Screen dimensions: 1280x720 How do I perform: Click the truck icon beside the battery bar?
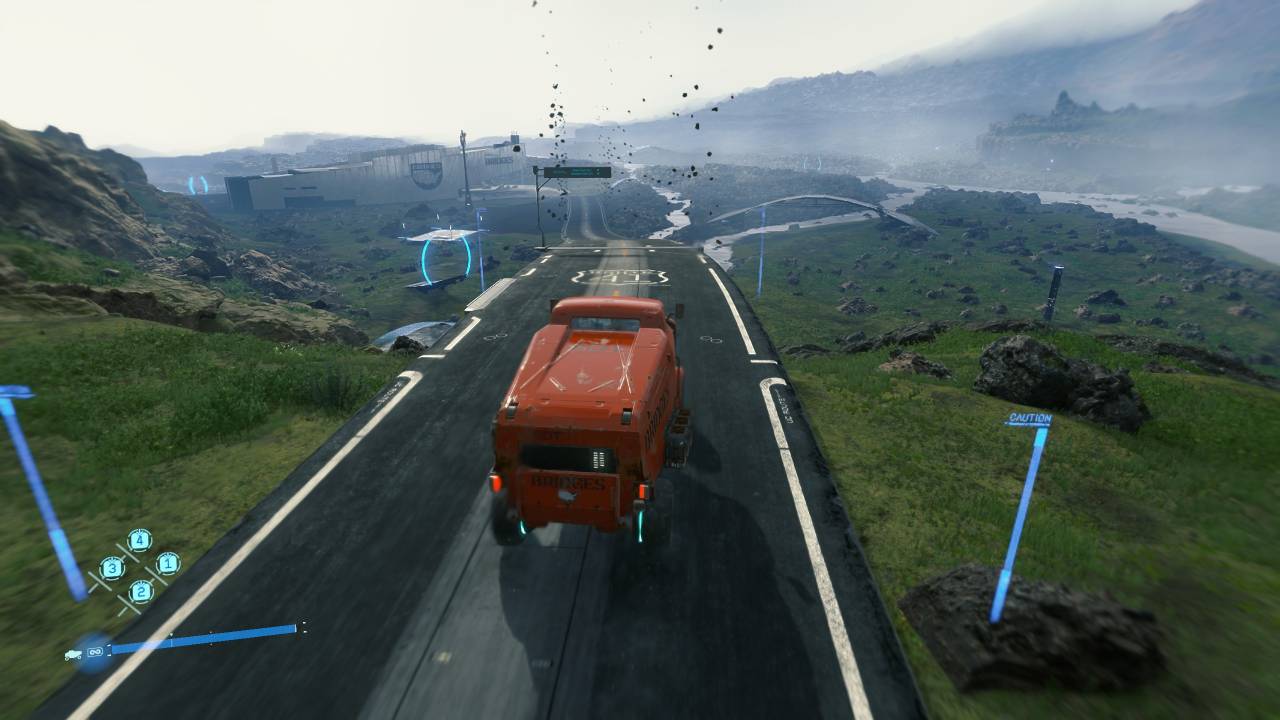pos(75,654)
